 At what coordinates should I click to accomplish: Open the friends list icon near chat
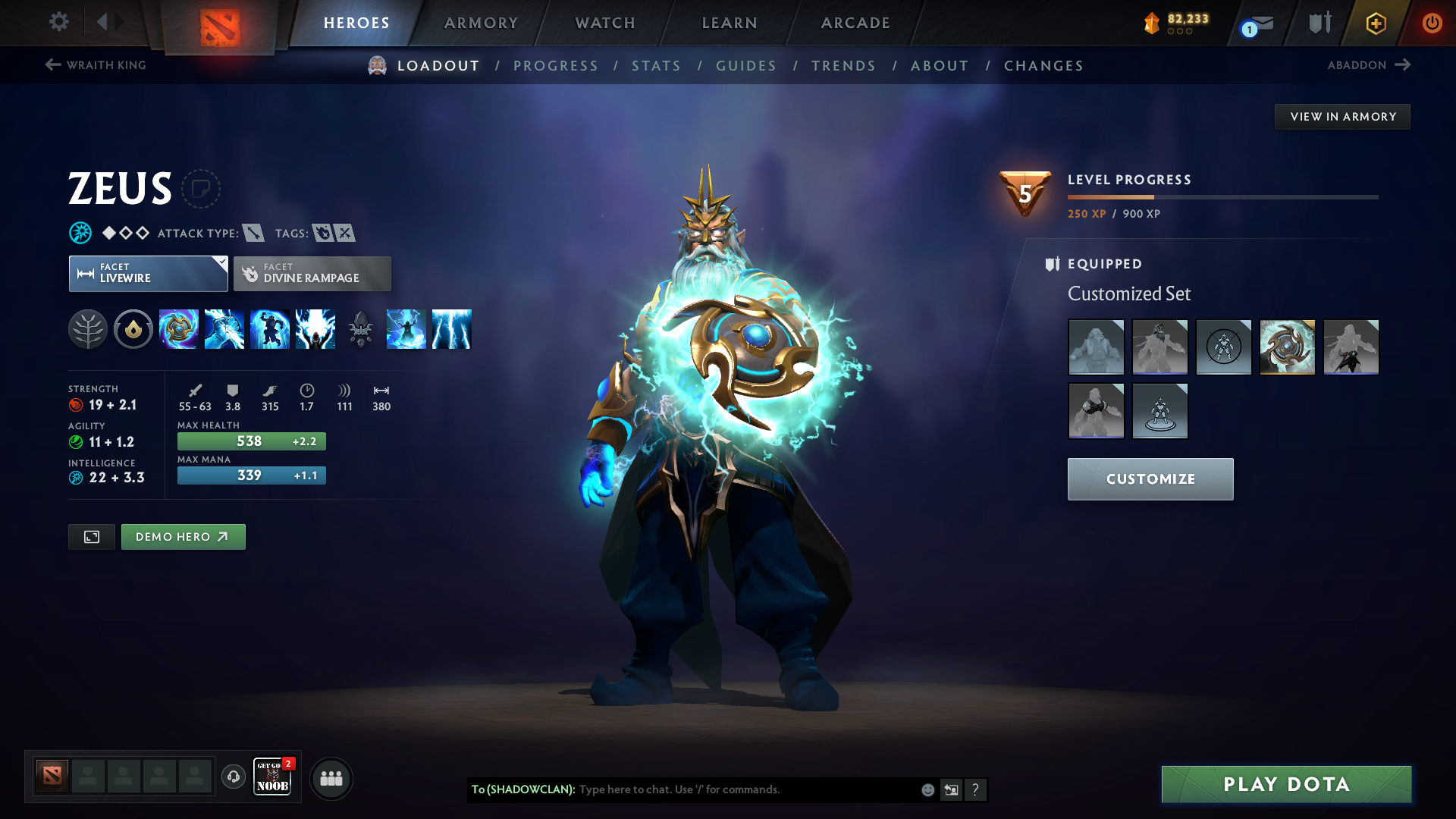tap(331, 778)
